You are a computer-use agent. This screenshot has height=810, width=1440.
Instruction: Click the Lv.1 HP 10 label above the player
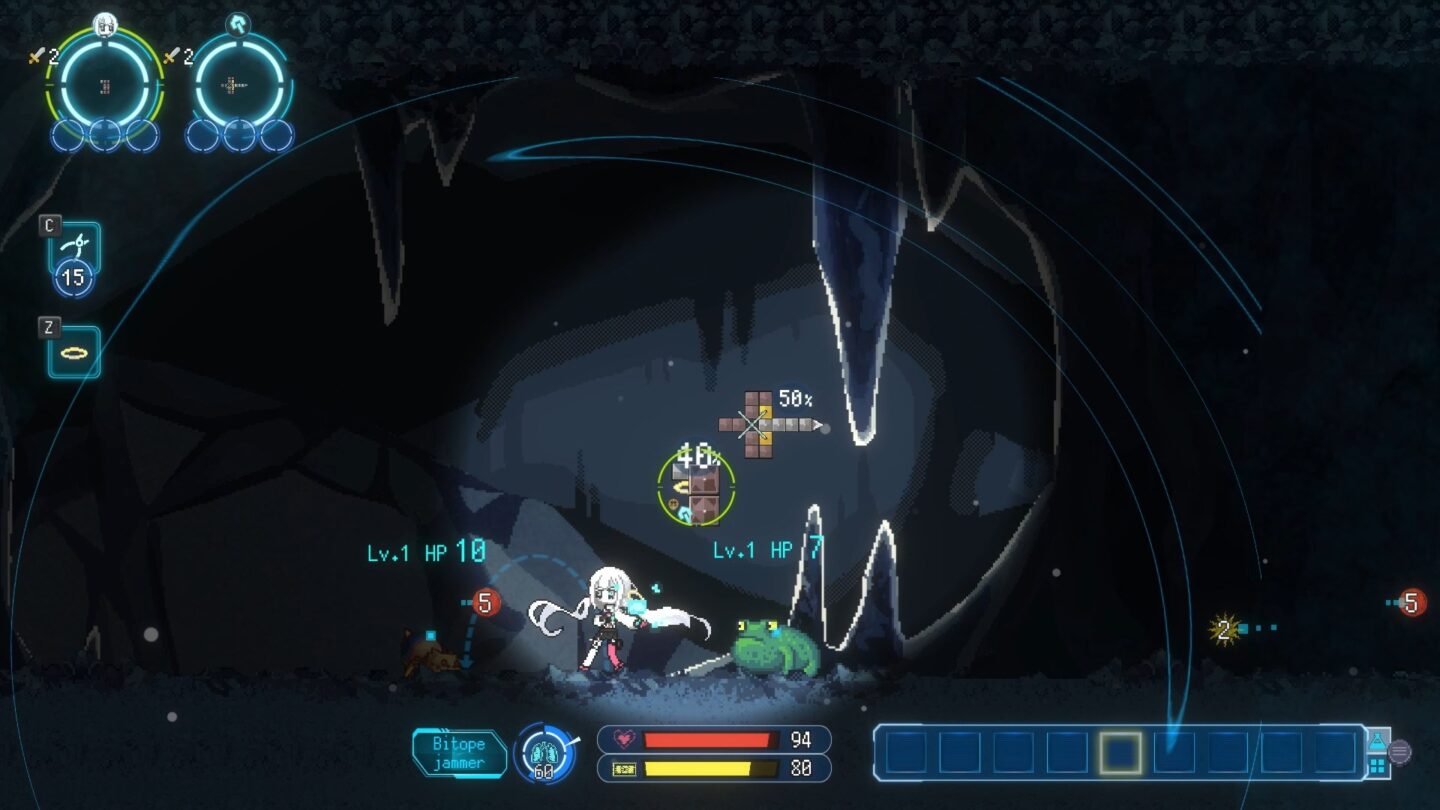click(422, 549)
